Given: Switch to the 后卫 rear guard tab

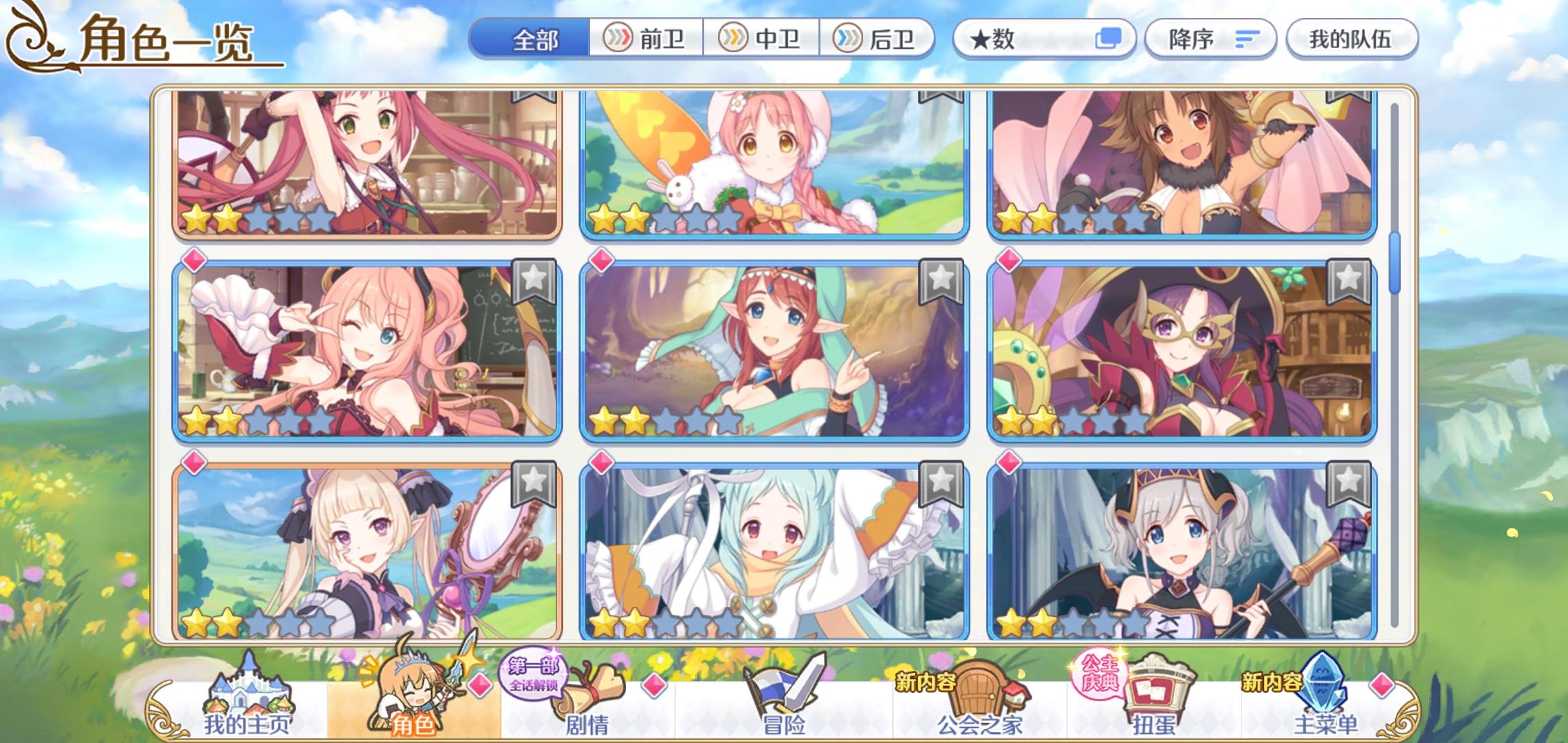Looking at the screenshot, I should point(877,39).
